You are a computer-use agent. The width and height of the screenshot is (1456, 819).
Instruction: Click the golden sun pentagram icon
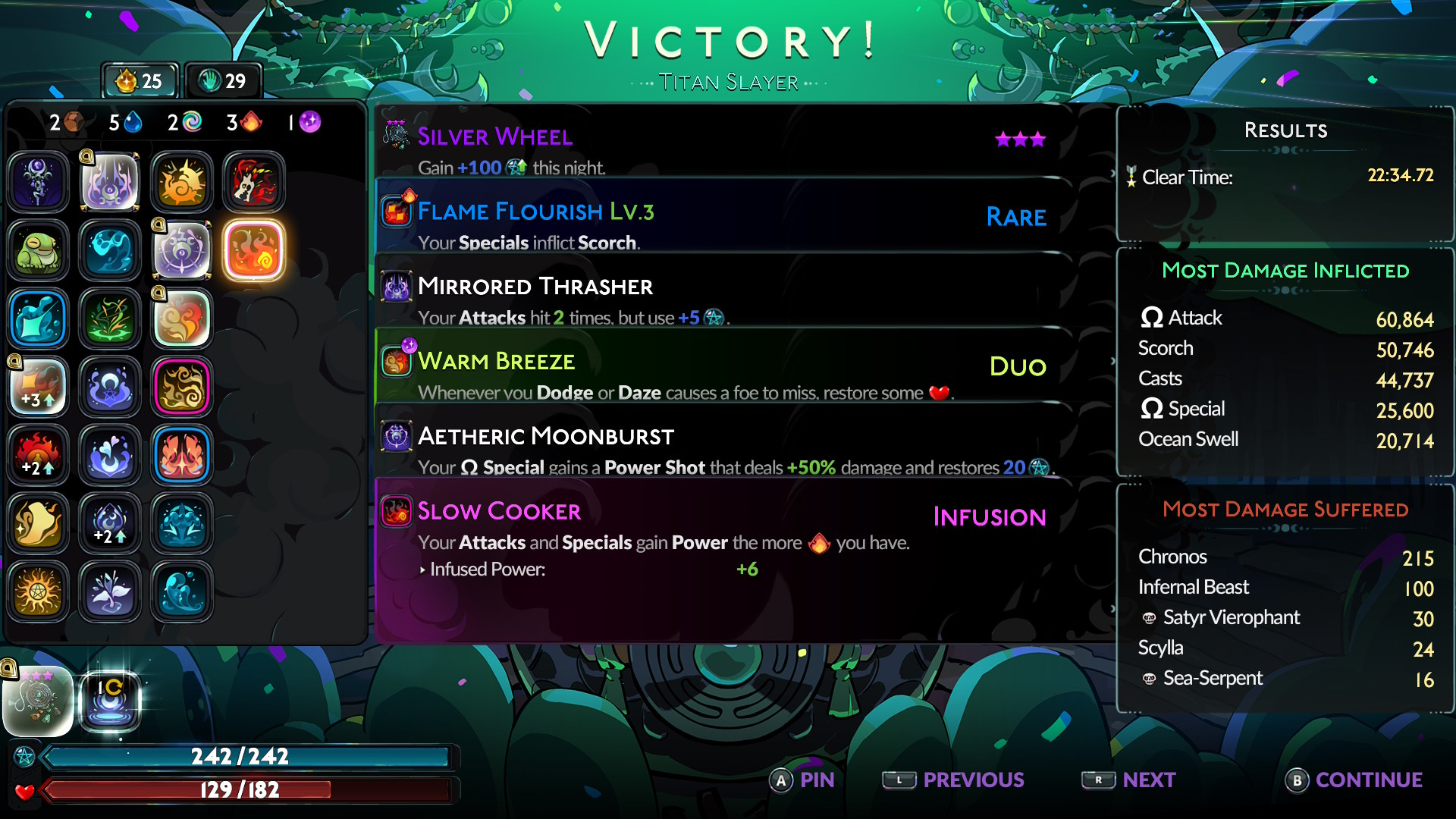pyautogui.click(x=38, y=591)
